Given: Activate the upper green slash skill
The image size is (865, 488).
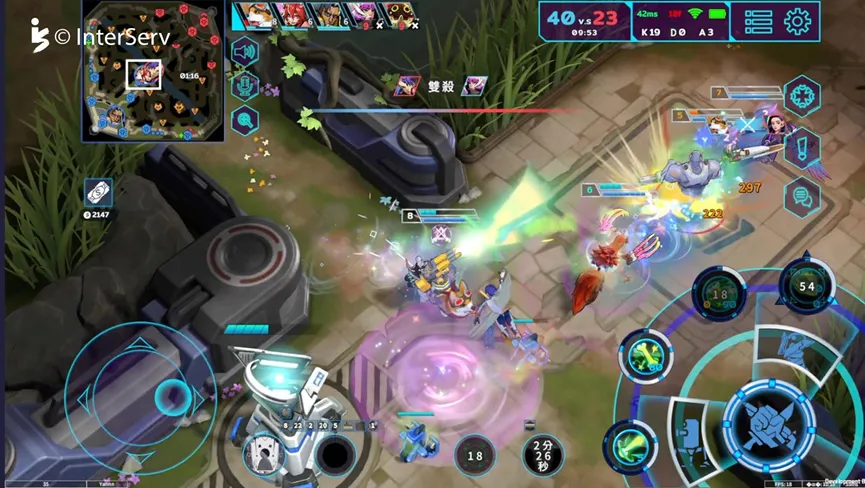Looking at the screenshot, I should [645, 357].
